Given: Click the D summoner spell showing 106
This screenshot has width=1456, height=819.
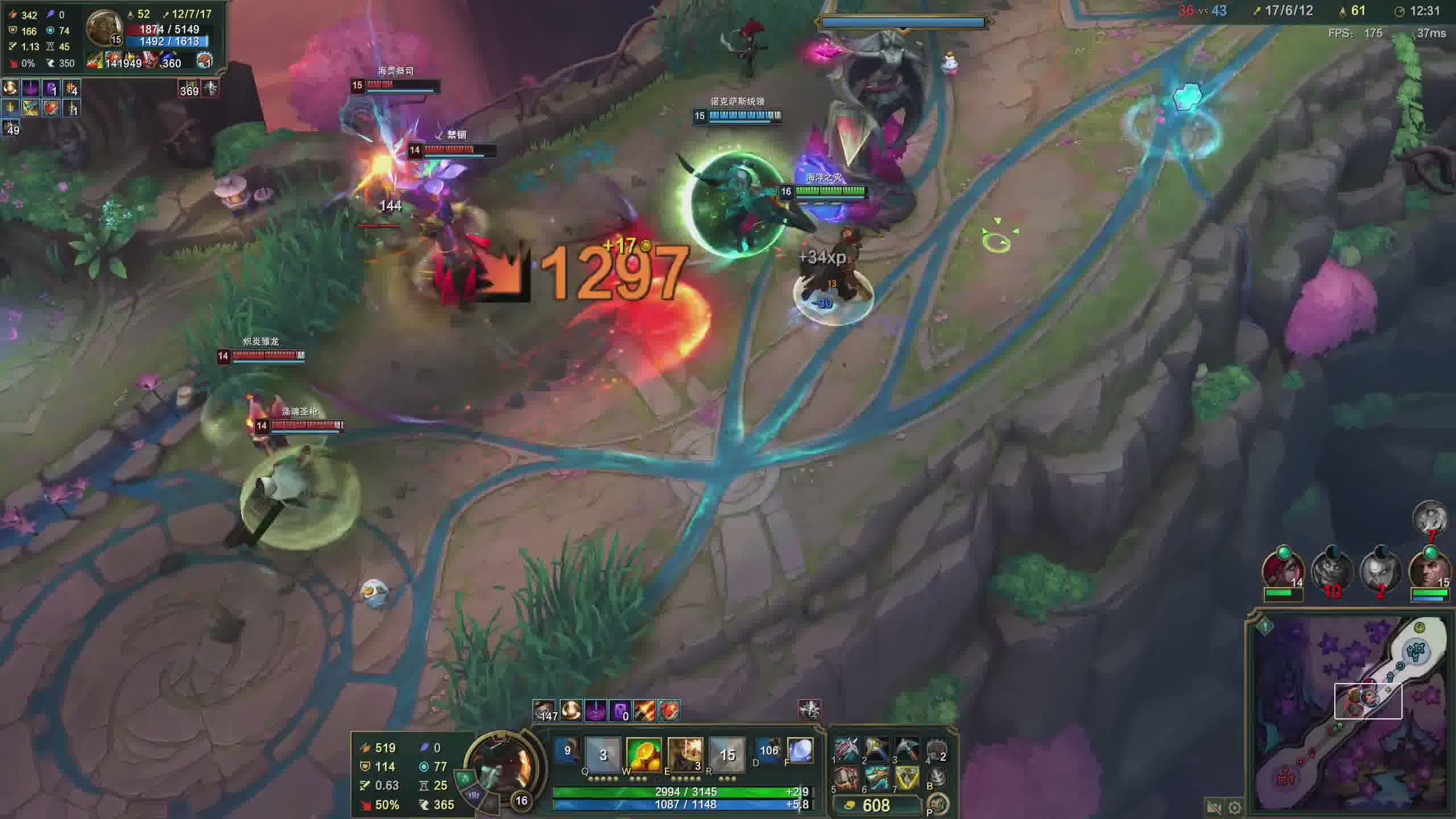Looking at the screenshot, I should click(768, 750).
